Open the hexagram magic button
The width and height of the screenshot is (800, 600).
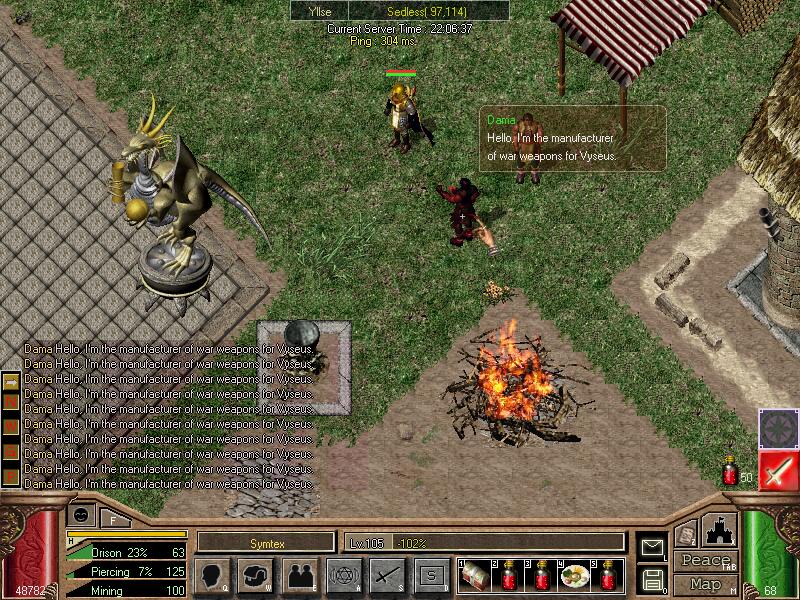(345, 575)
